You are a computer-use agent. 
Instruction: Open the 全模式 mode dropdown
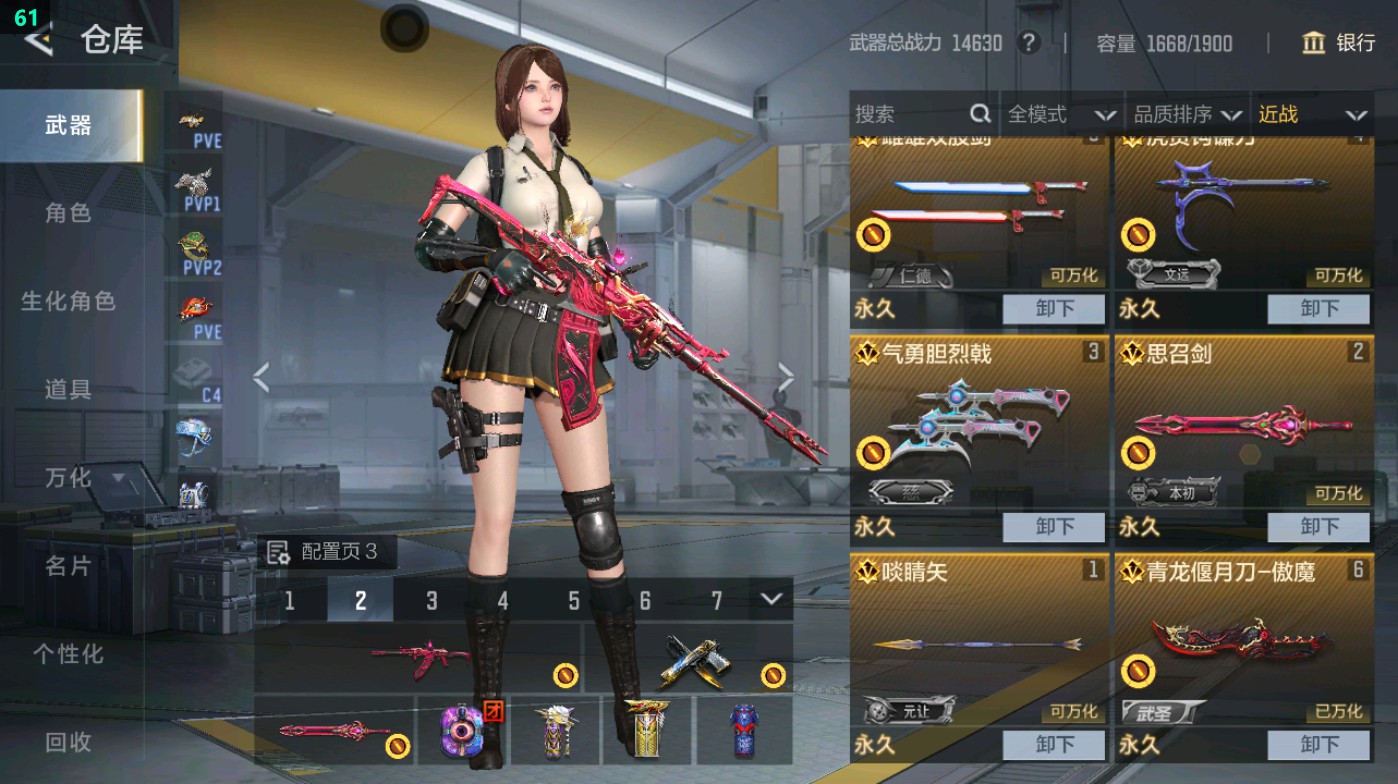click(1060, 115)
